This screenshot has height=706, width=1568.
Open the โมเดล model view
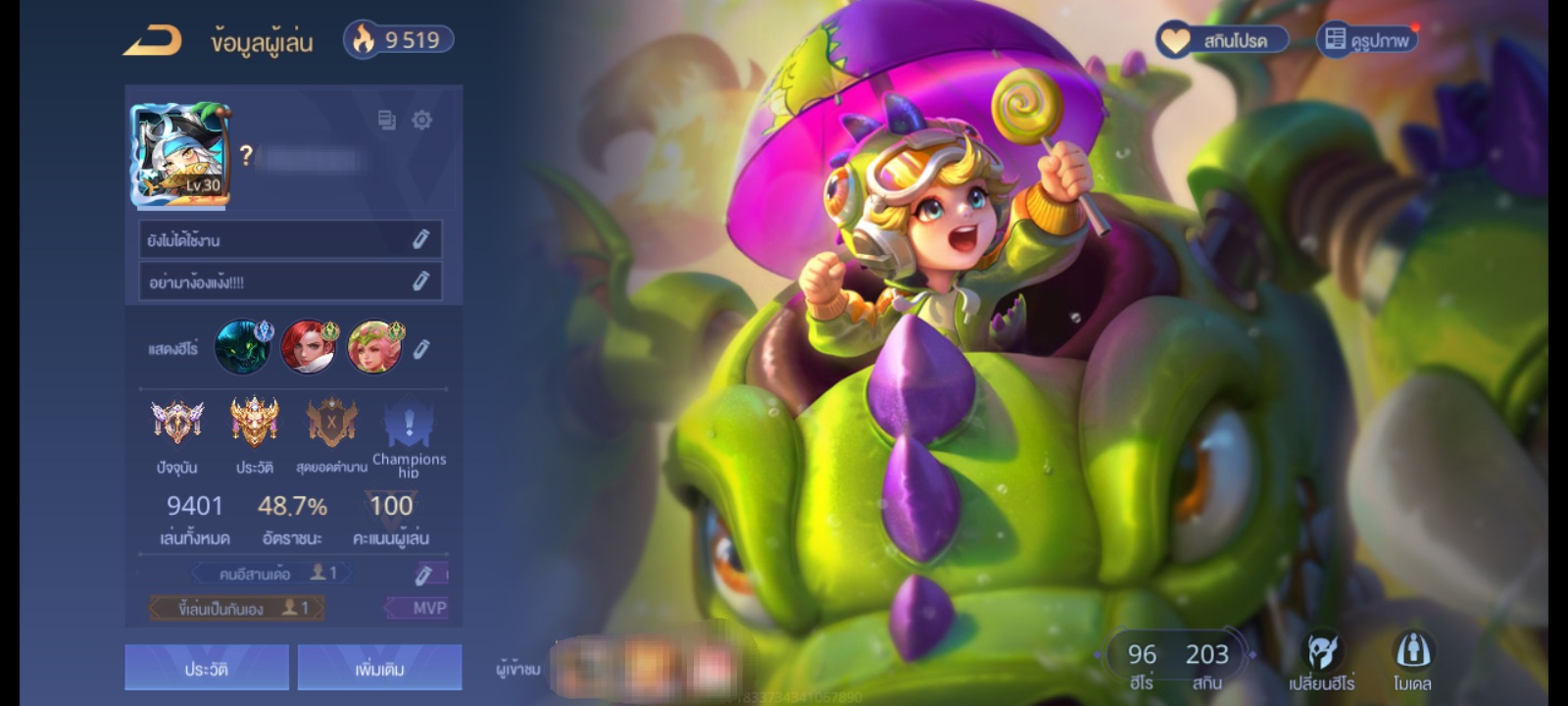point(1412,662)
